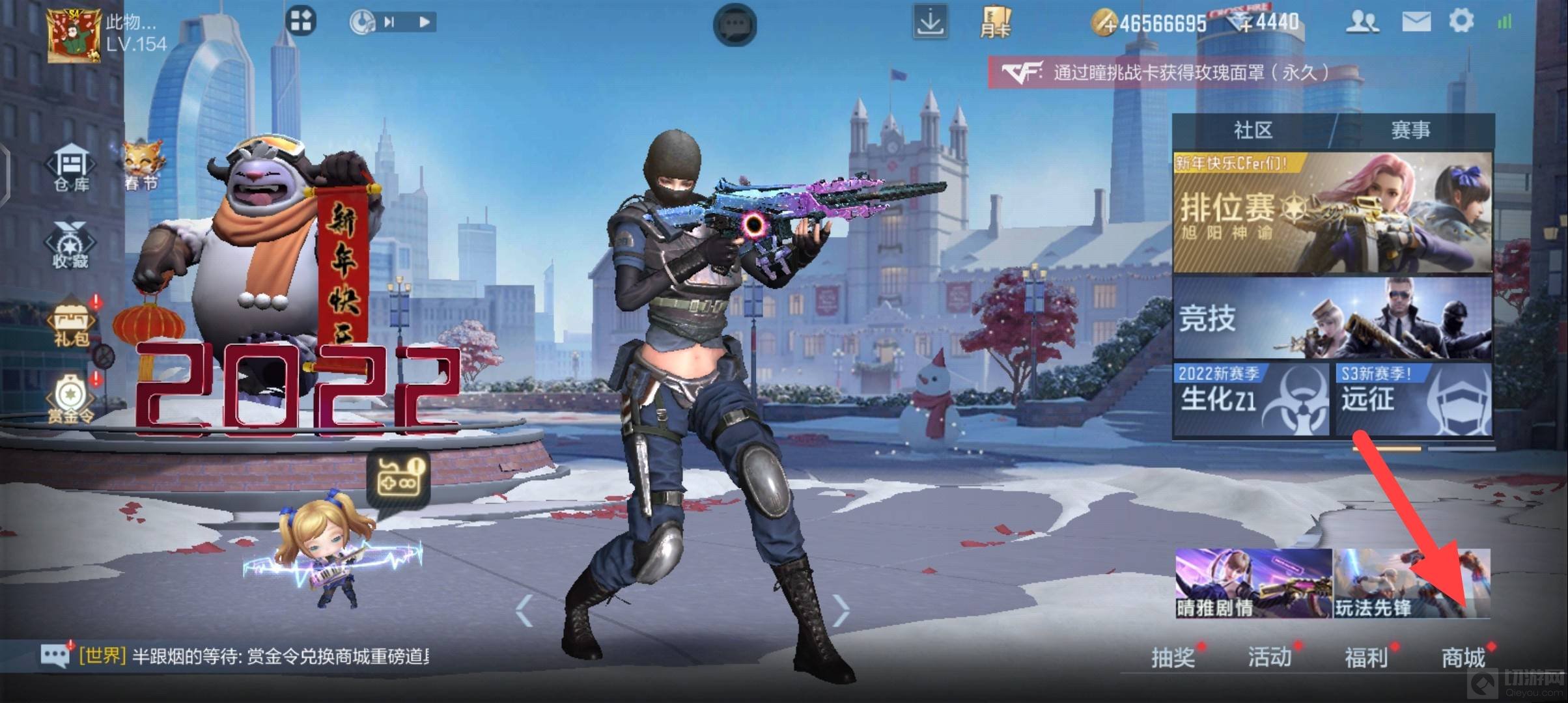Viewport: 1568px width, 703px height.
Task: Open the friends list icon
Action: click(1362, 22)
